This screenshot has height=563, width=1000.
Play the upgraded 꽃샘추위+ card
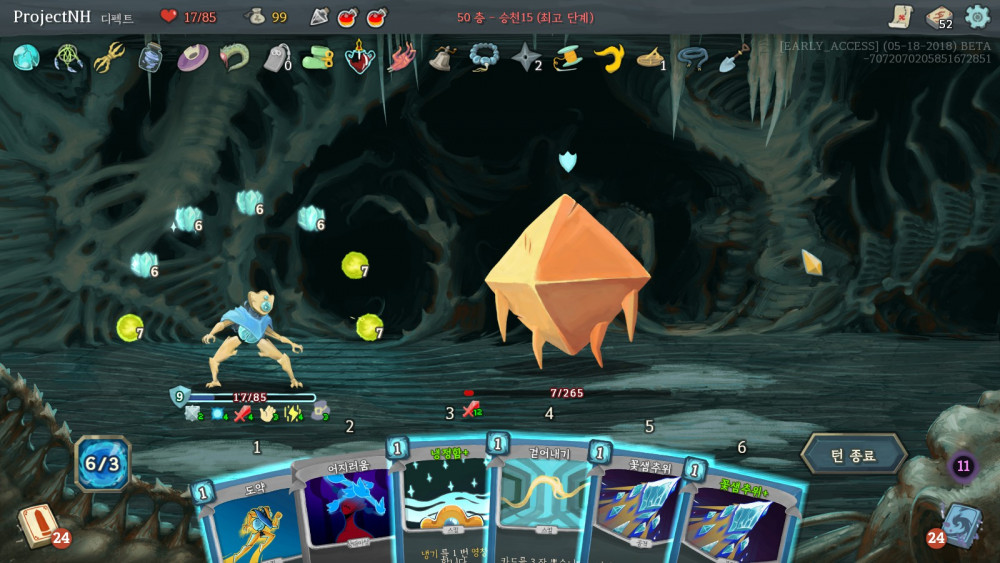(743, 520)
